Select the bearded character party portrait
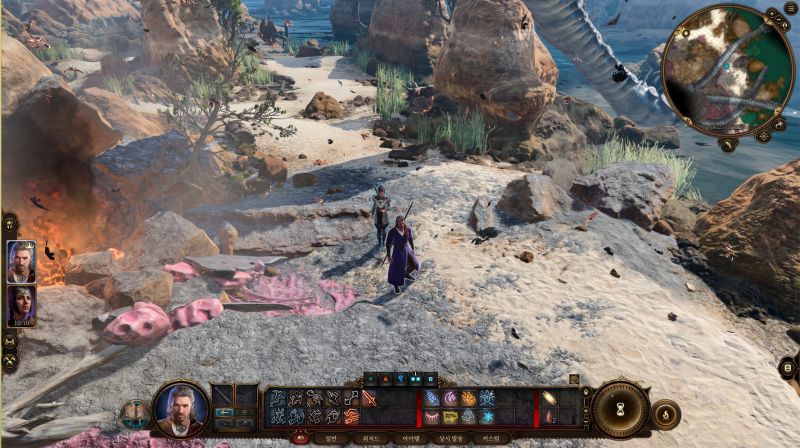 tap(21, 262)
